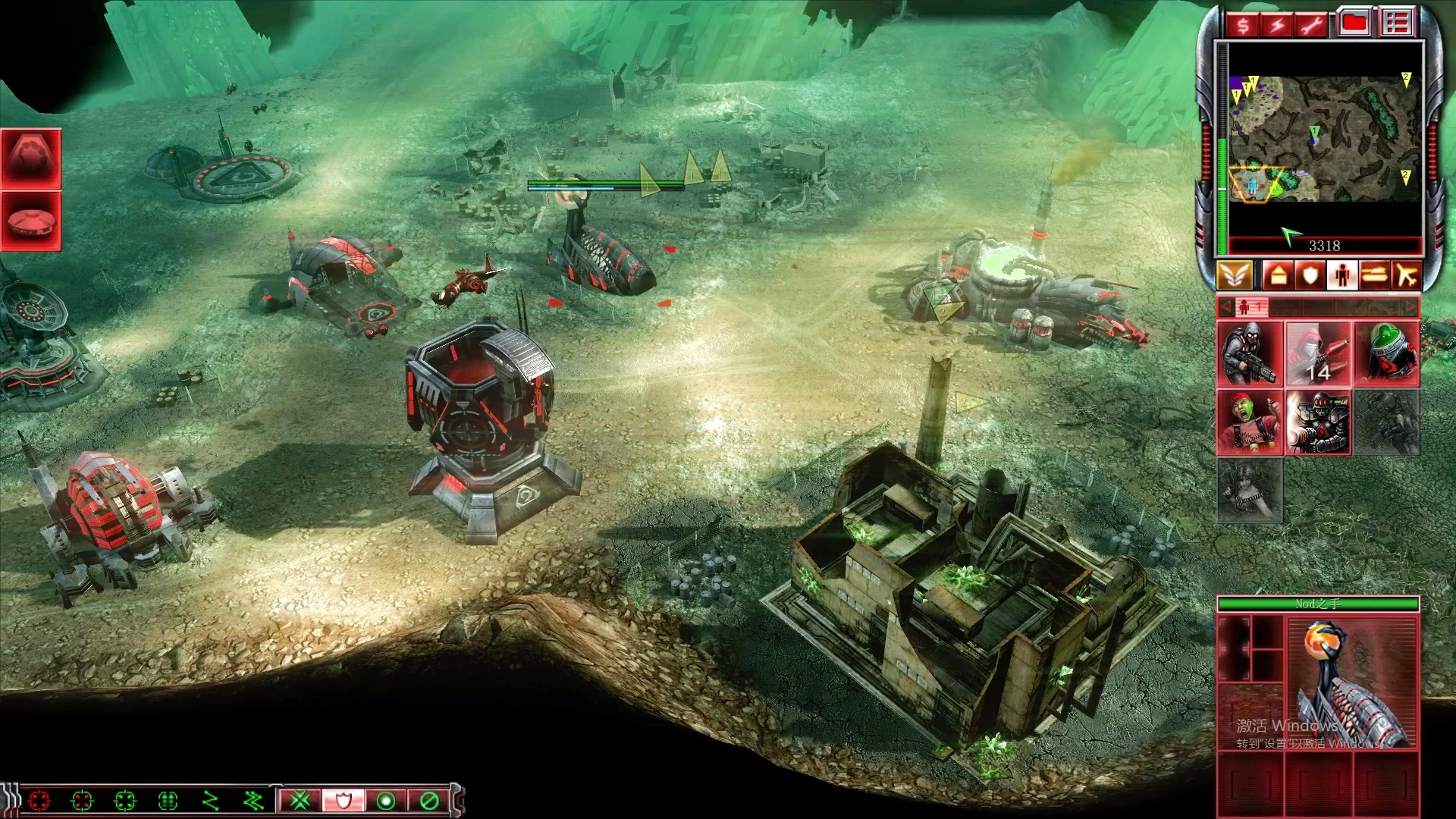Train the green-domed saboteur unit
Viewport: 1456px width, 819px height.
coord(1386,354)
